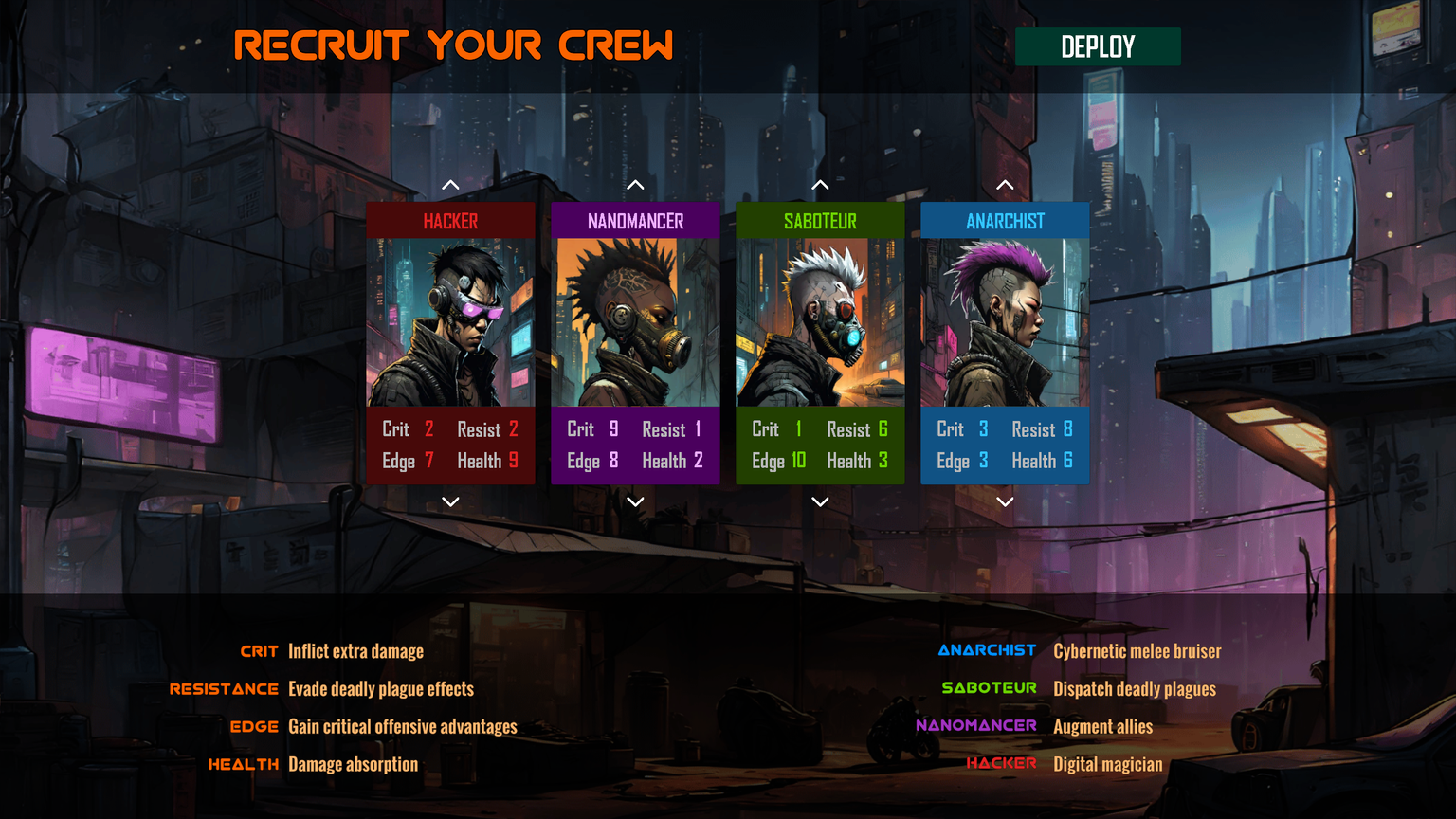Select the Anarchist character card

pos(1005,322)
